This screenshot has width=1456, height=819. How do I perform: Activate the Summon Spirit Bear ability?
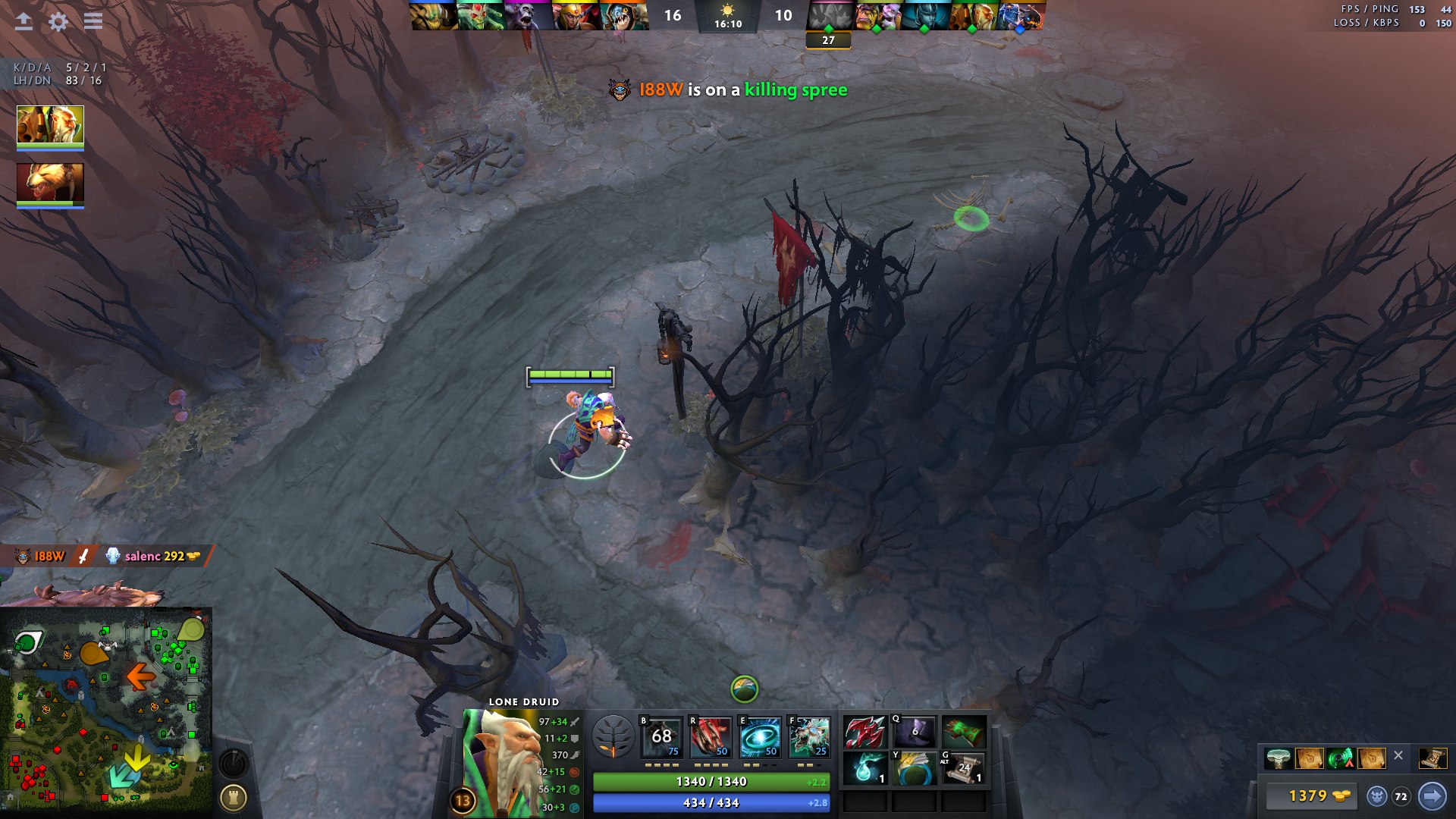(661, 737)
